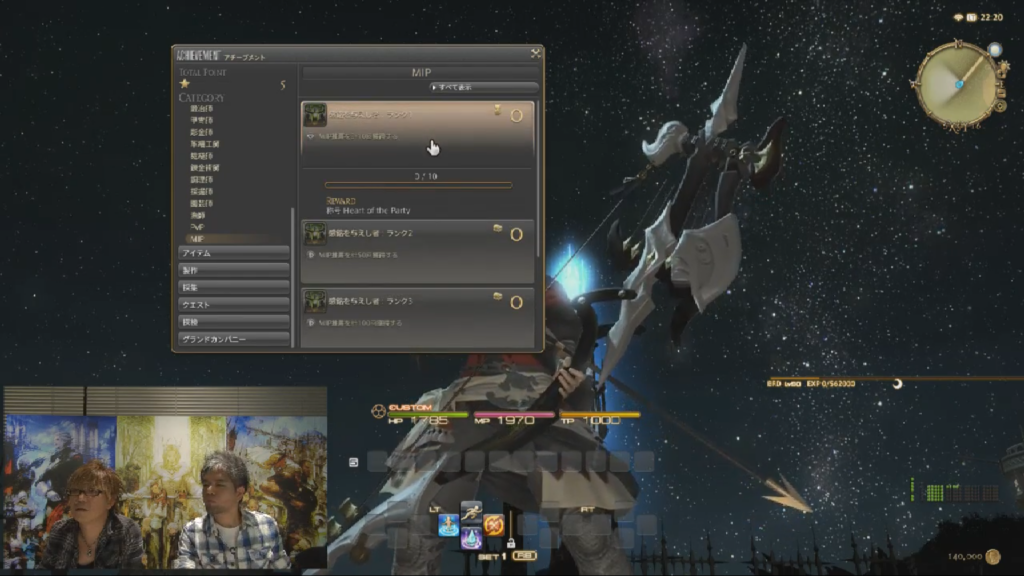1024x576 pixels.
Task: Use the orange crossed-out circle action
Action: coord(494,525)
